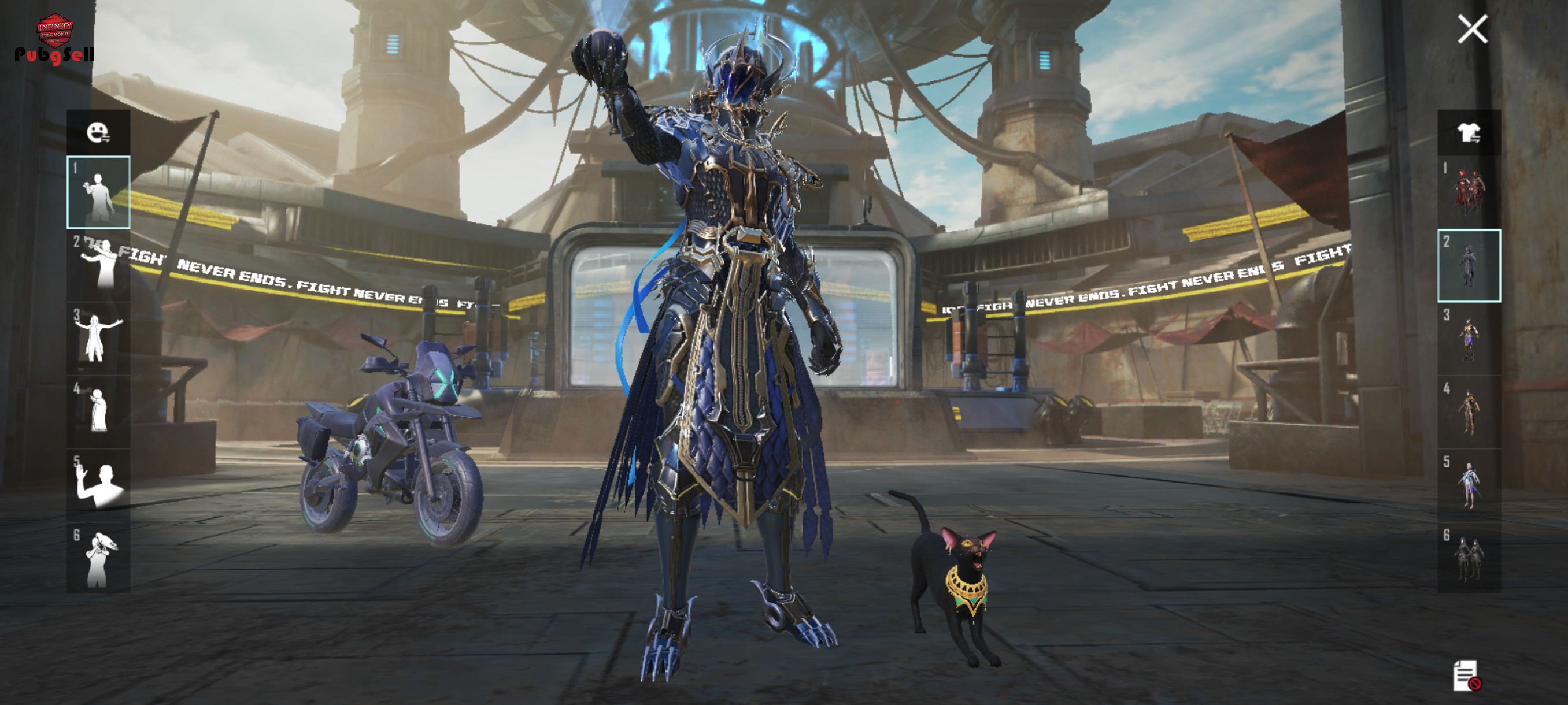Pick outfit preset 6
Screen dimensions: 1568x705
point(1468,558)
